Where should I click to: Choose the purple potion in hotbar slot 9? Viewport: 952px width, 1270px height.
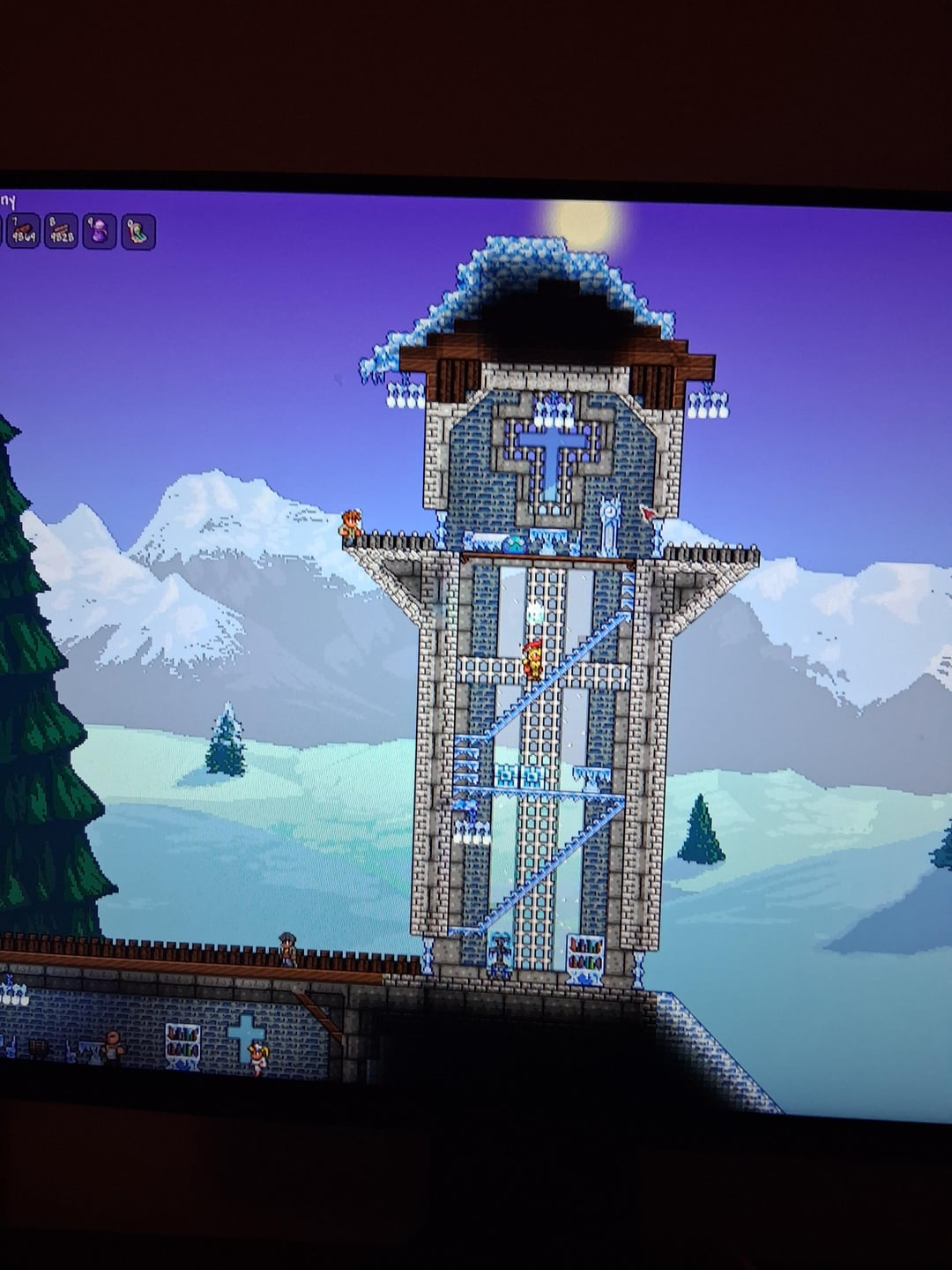click(x=100, y=233)
